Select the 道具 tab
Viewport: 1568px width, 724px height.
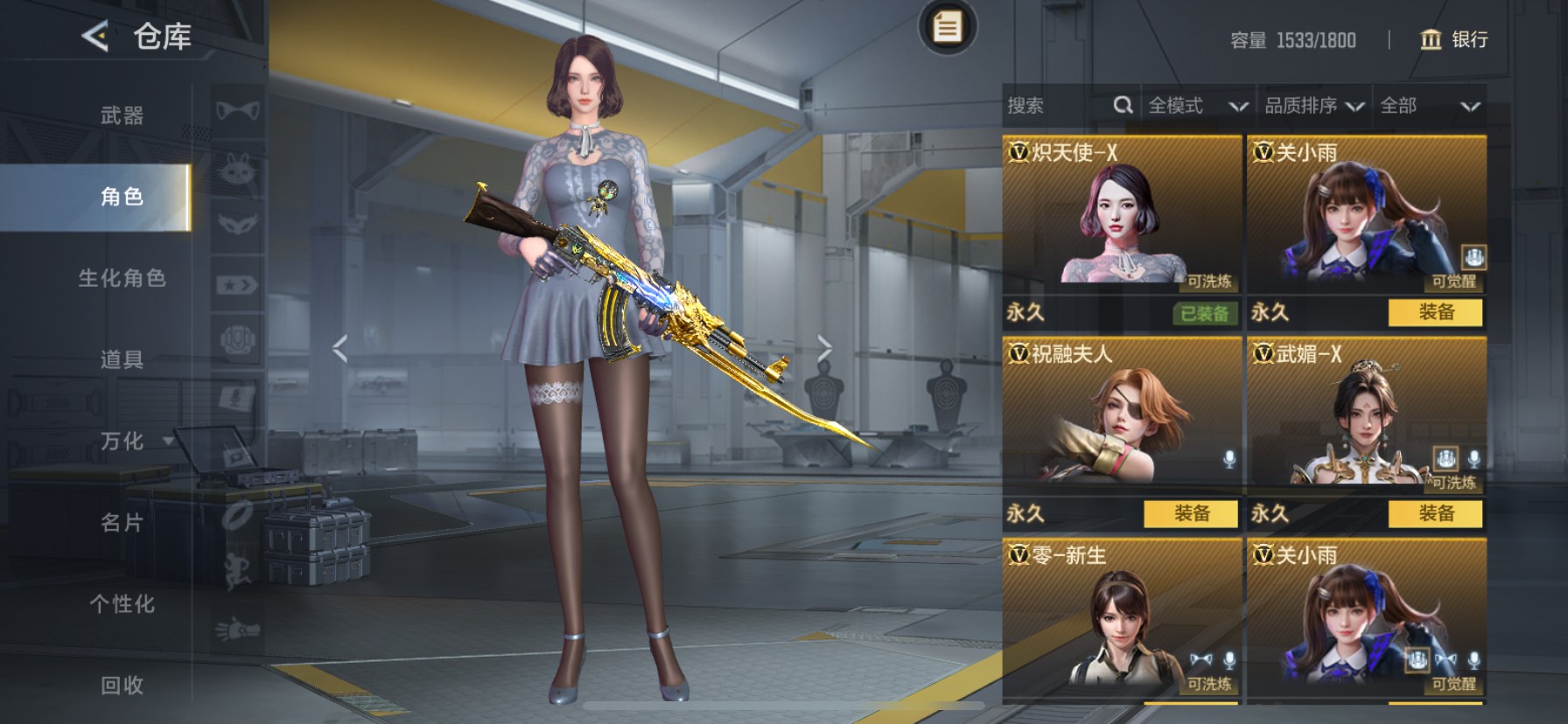(122, 359)
